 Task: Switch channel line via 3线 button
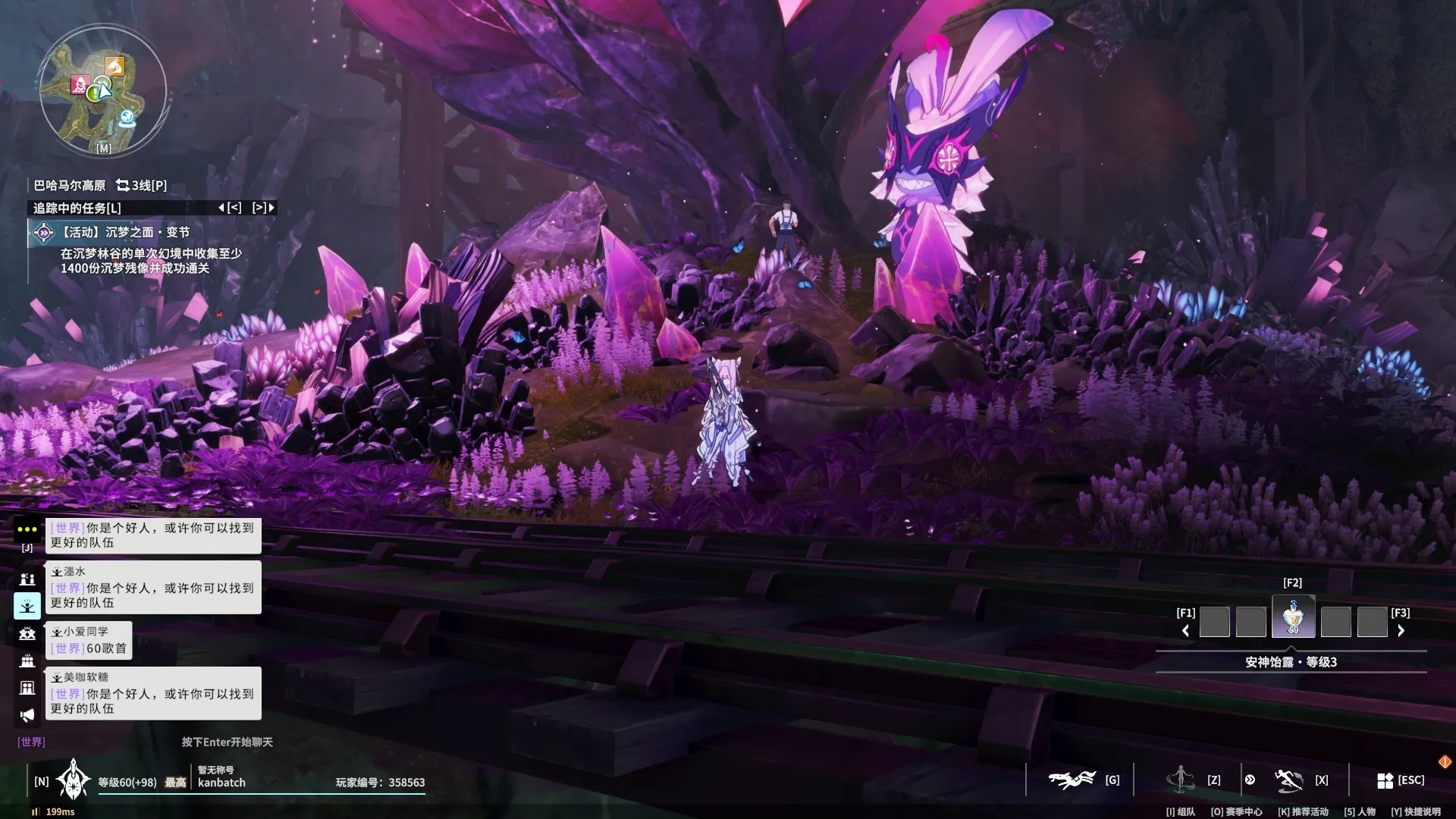[x=141, y=185]
